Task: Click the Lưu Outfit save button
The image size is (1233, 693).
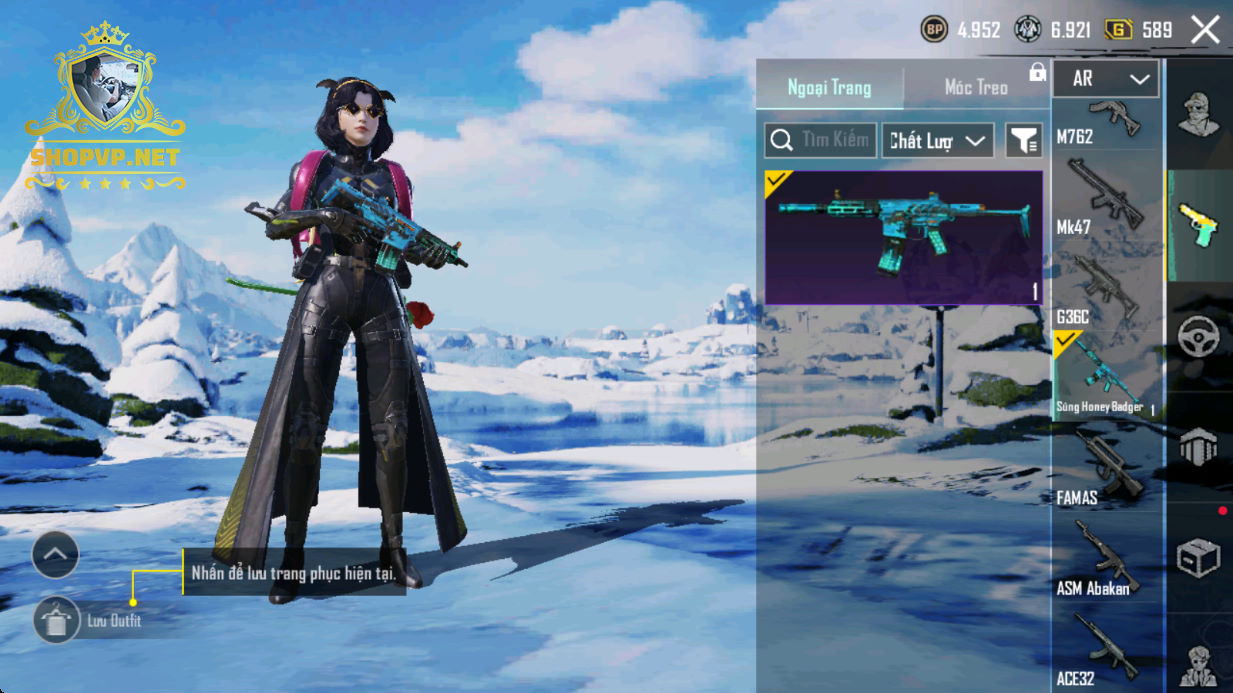Action: click(x=57, y=621)
